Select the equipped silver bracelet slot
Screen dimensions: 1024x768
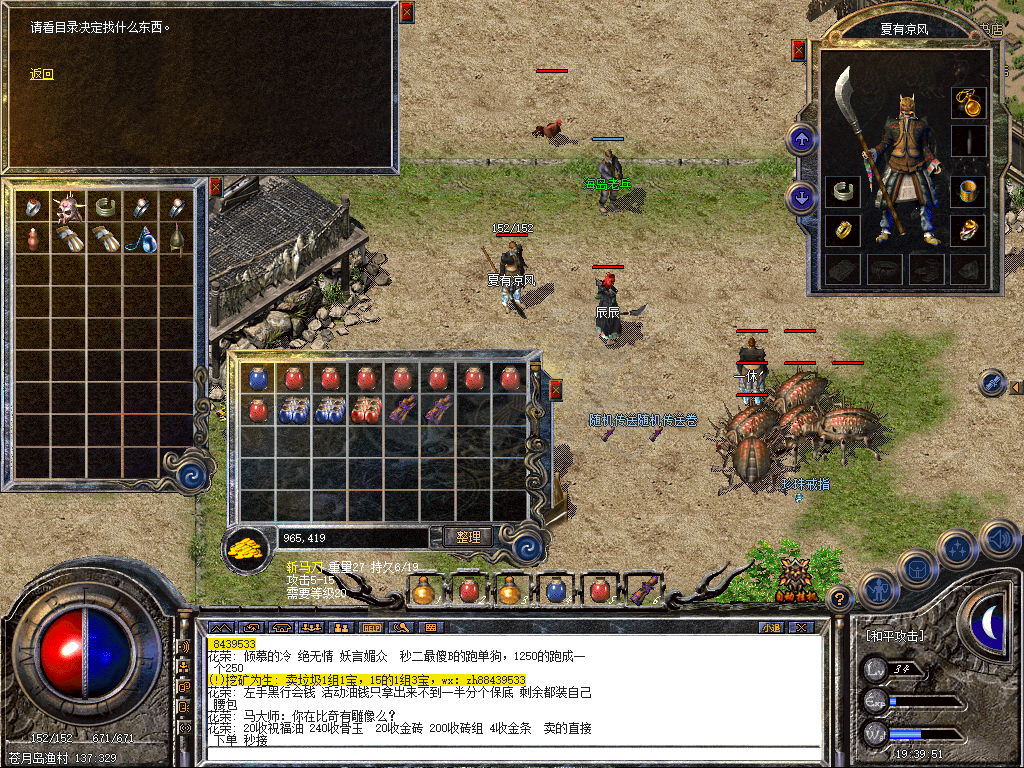click(x=844, y=190)
